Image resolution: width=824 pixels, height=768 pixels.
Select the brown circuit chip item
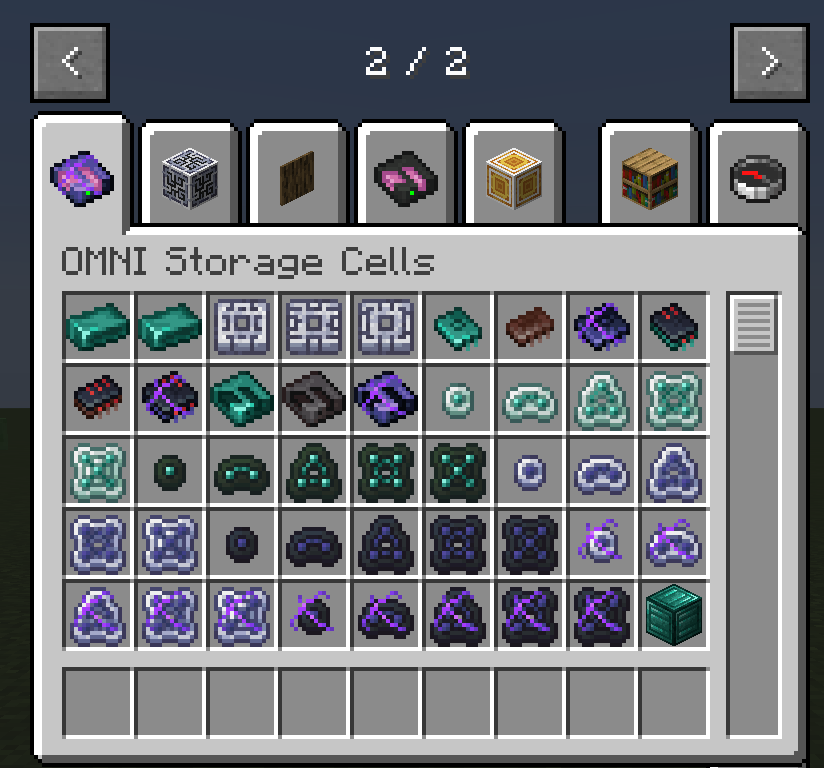coord(530,326)
